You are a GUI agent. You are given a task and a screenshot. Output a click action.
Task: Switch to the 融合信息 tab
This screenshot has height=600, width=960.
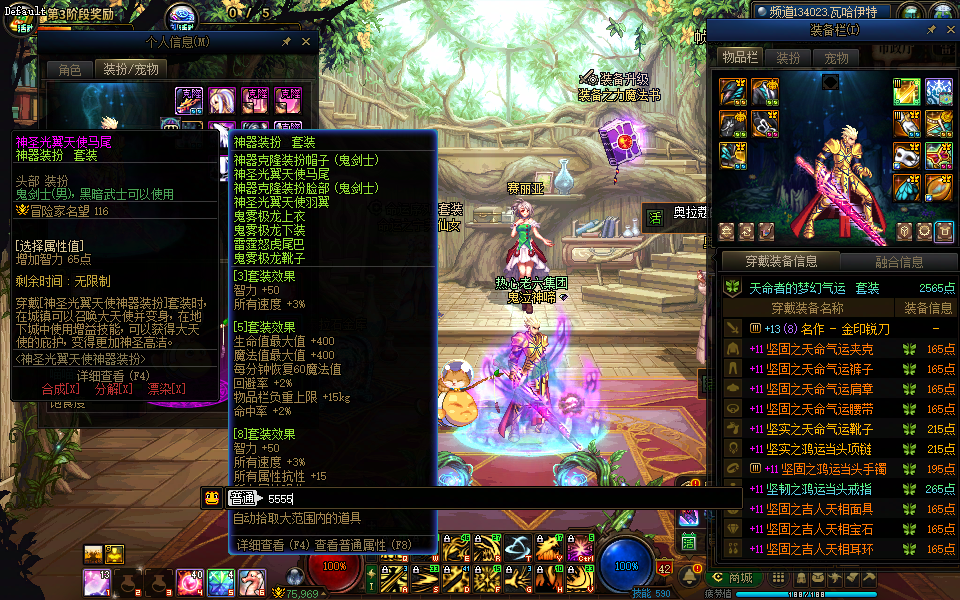899,262
